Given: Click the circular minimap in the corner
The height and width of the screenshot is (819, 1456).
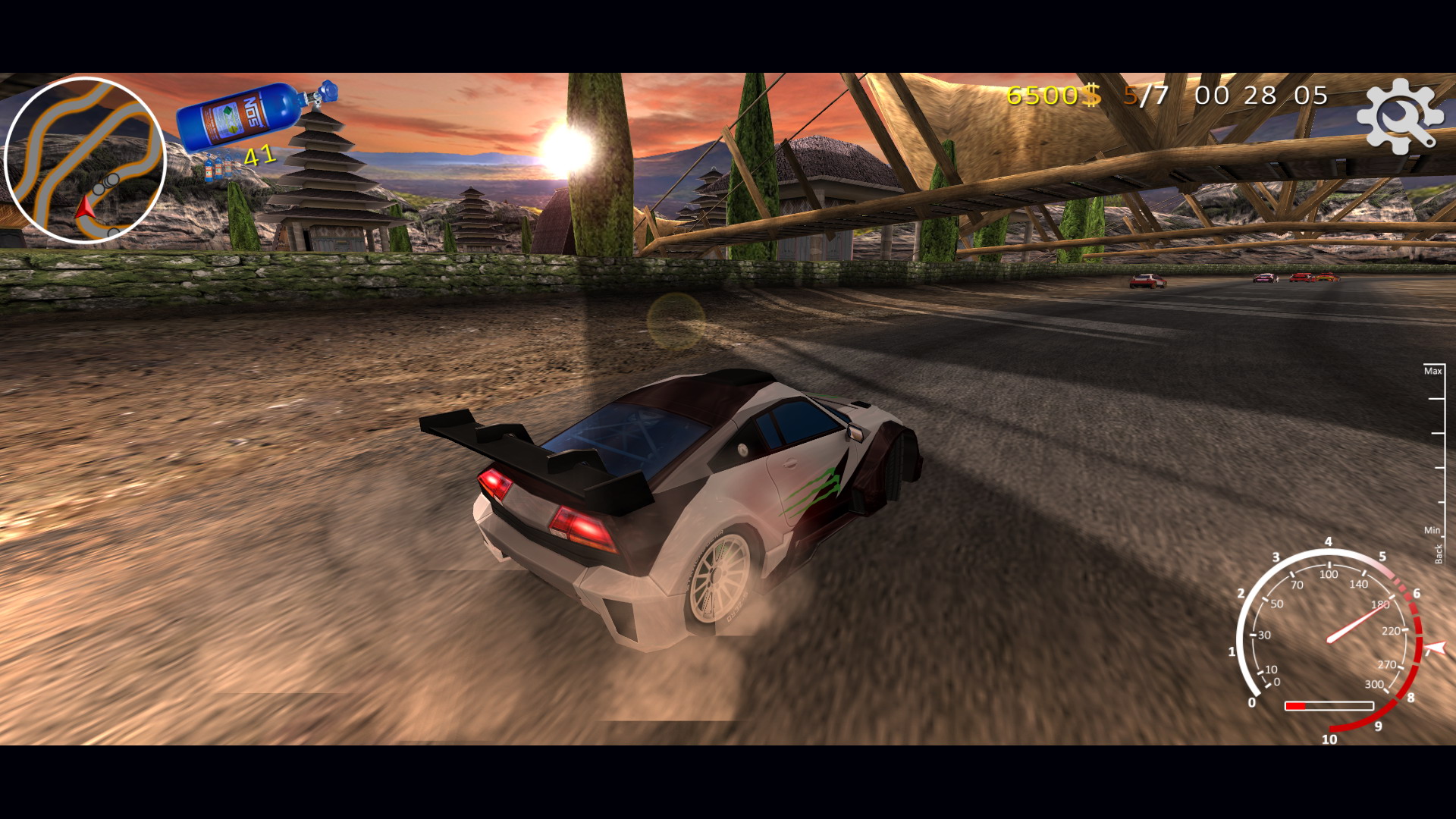Looking at the screenshot, I should point(87,159).
